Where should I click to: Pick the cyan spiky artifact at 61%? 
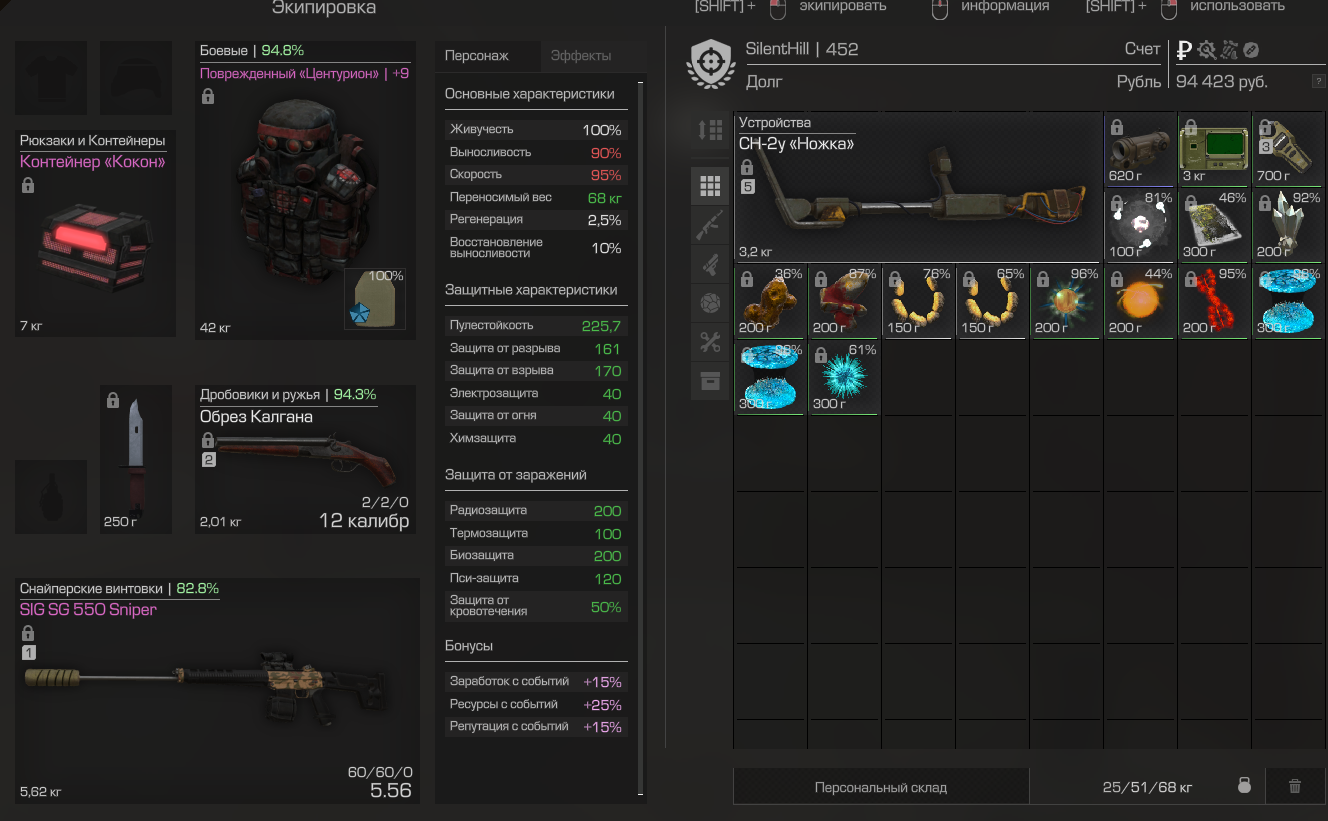point(844,378)
